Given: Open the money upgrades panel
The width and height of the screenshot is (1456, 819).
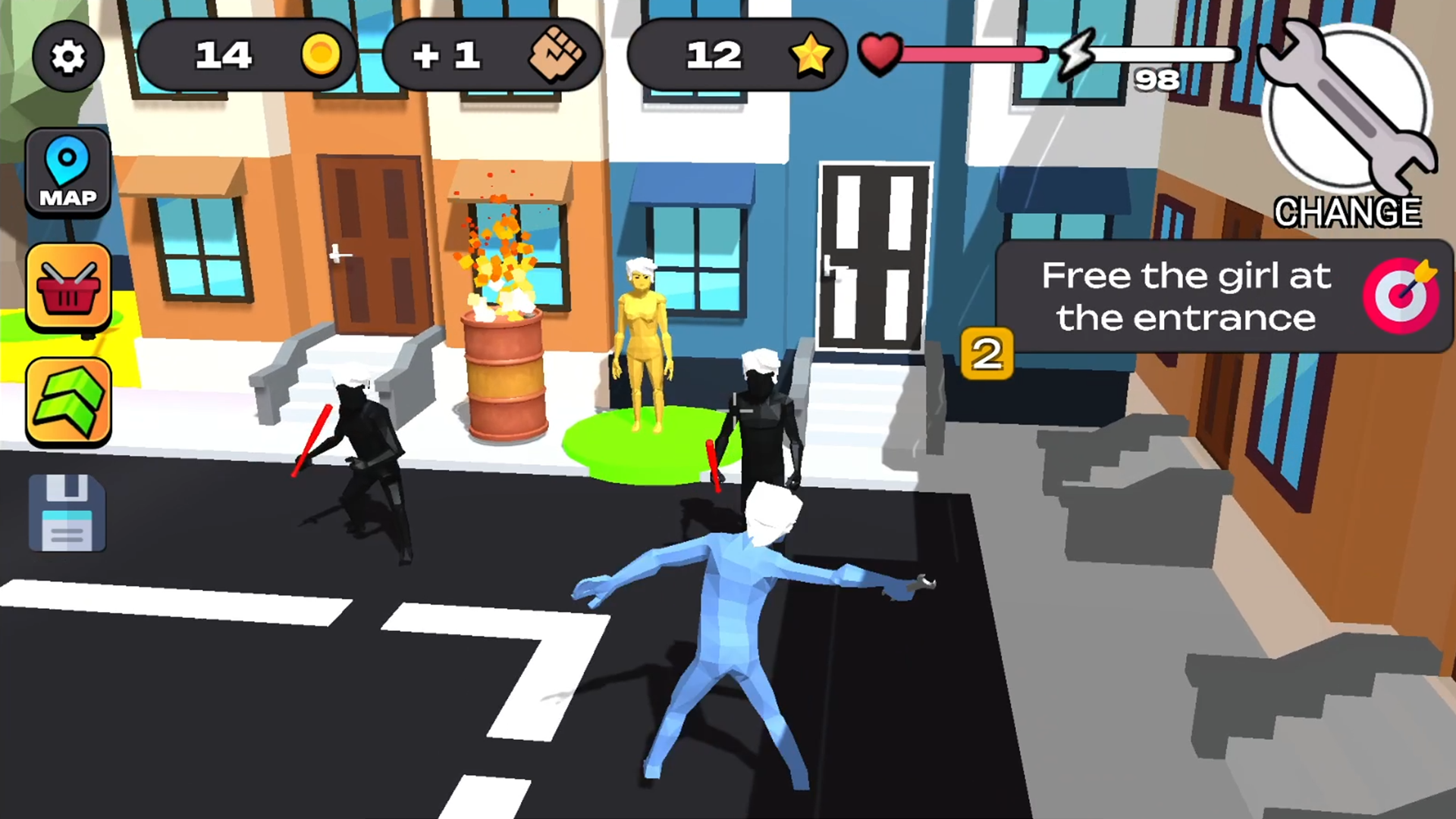Looking at the screenshot, I should (69, 400).
